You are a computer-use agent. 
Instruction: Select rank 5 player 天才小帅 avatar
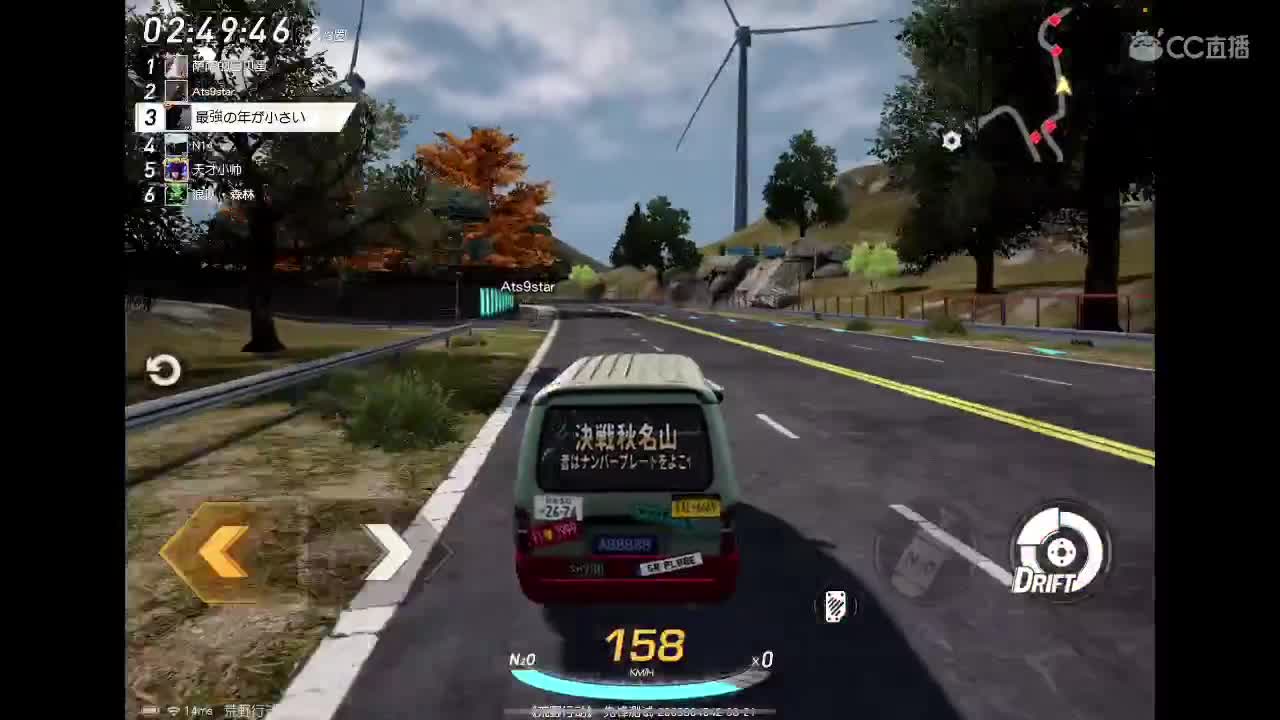coord(175,169)
